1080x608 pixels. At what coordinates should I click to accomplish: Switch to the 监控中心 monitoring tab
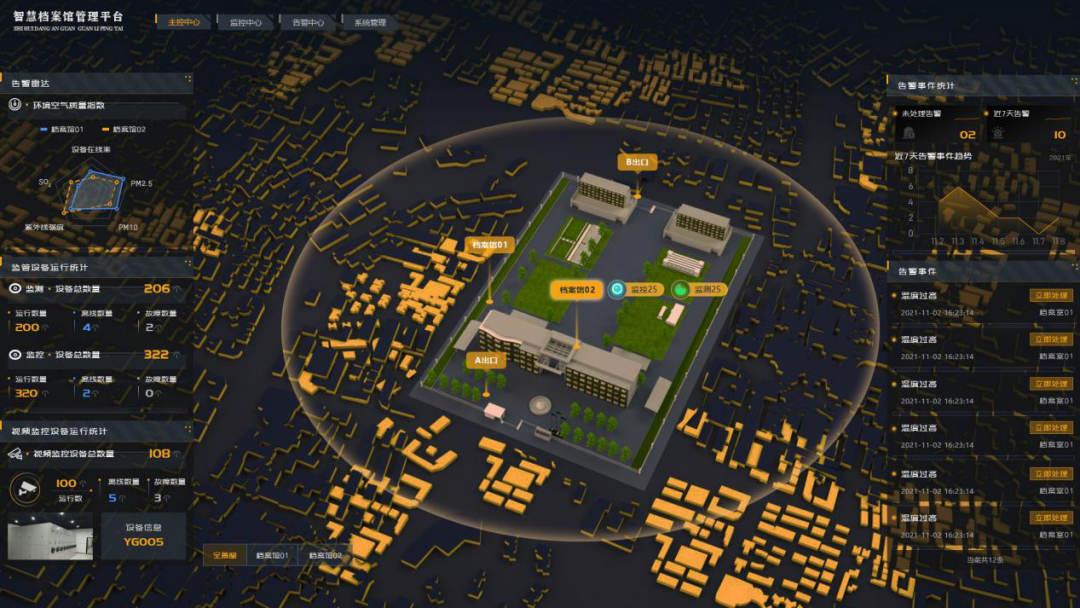click(245, 22)
